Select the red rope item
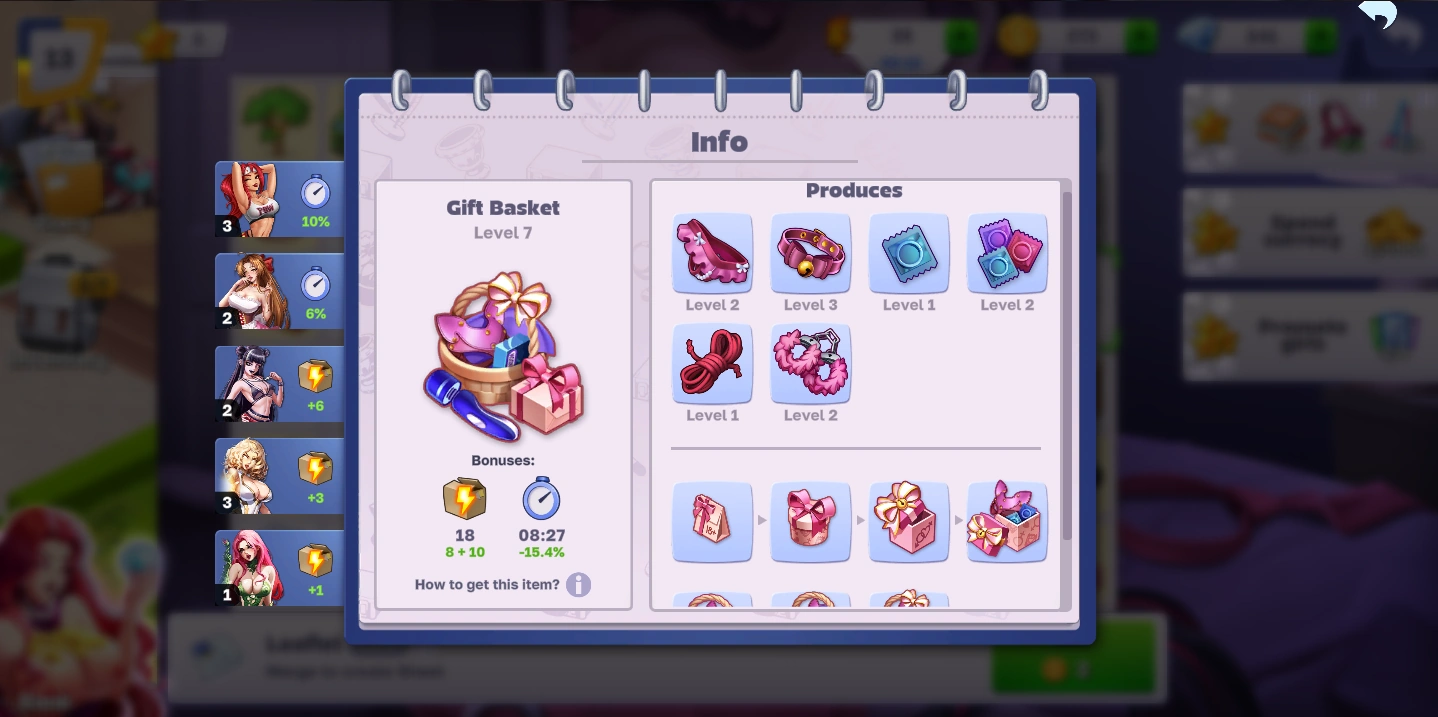The image size is (1438, 717). pyautogui.click(x=712, y=363)
